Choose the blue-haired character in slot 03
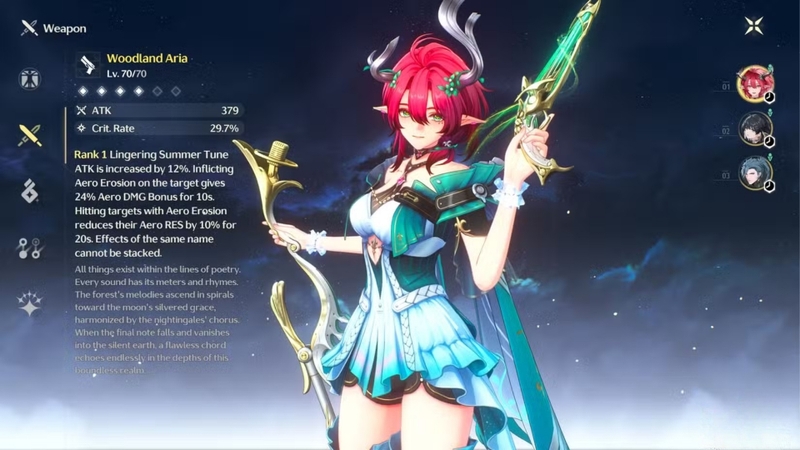800x450 pixels. coord(755,174)
